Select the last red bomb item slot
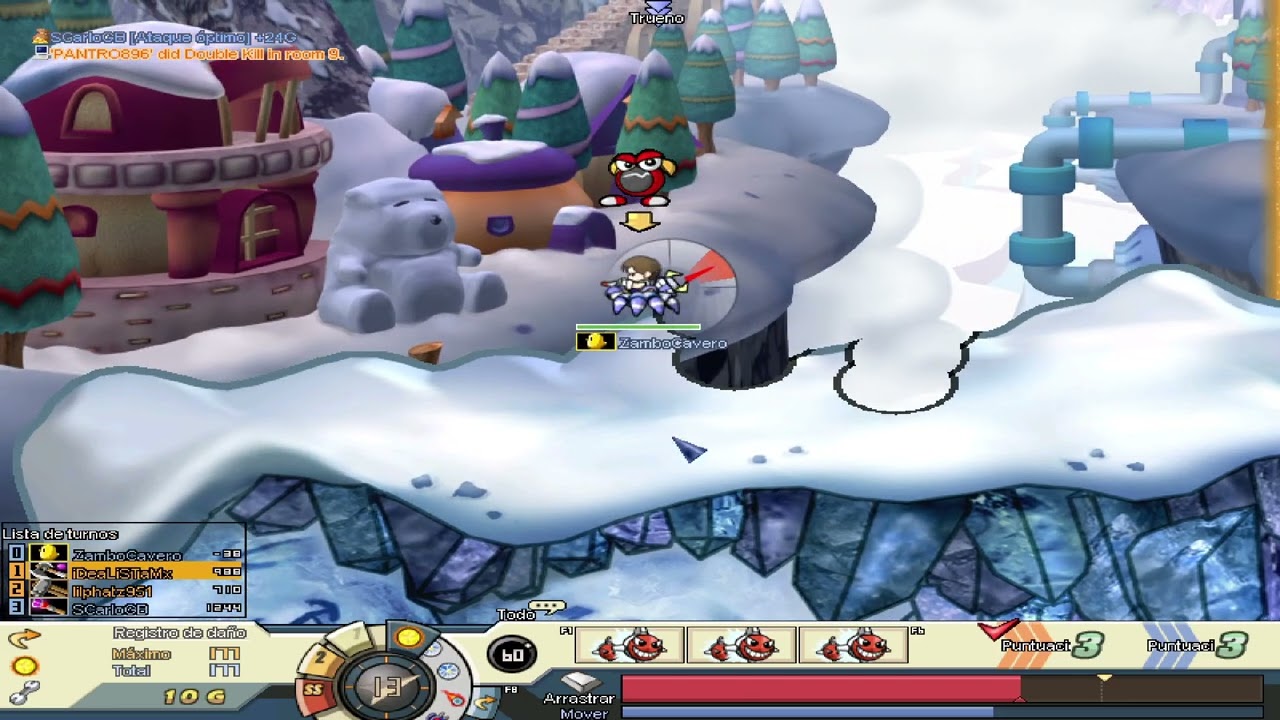This screenshot has width=1280, height=720. 853,647
